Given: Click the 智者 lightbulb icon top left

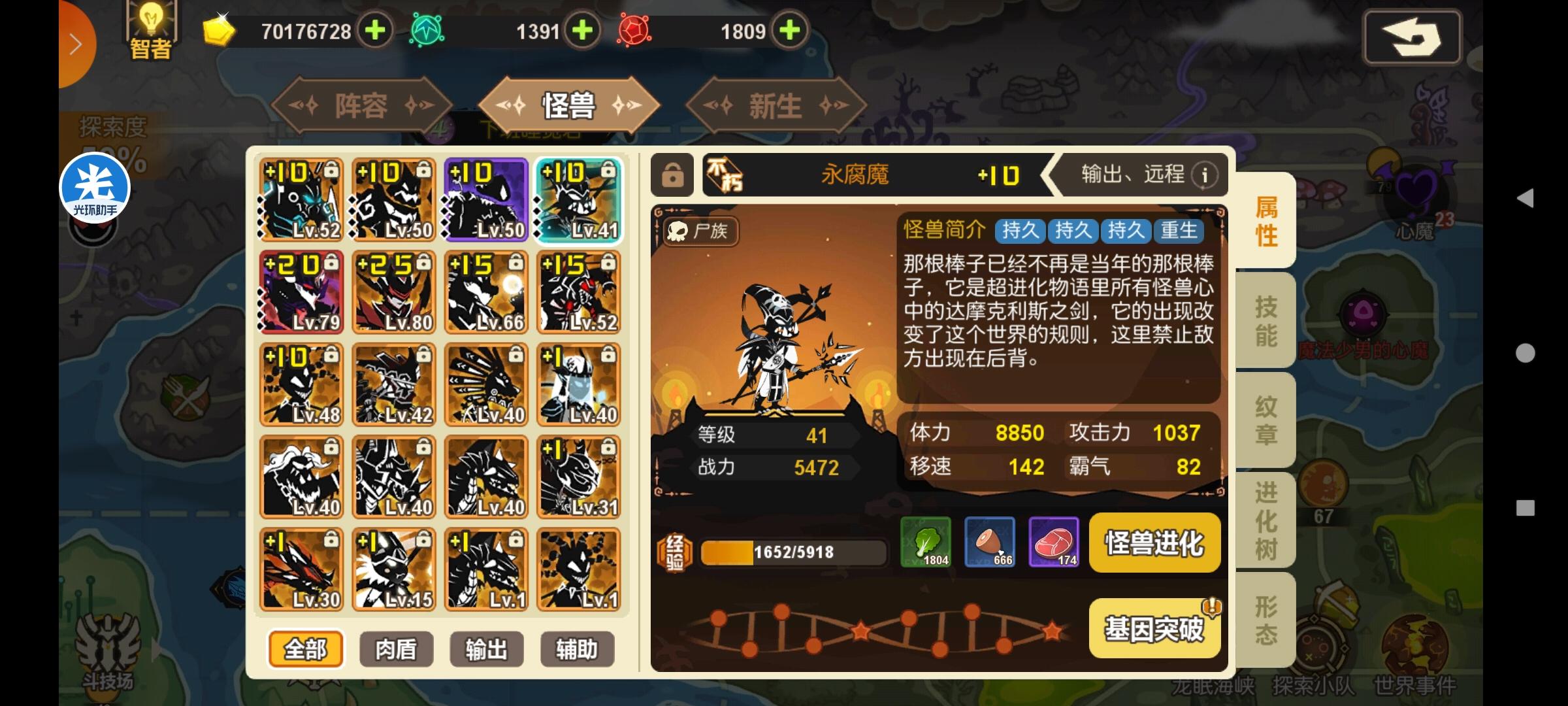Looking at the screenshot, I should 152,26.
